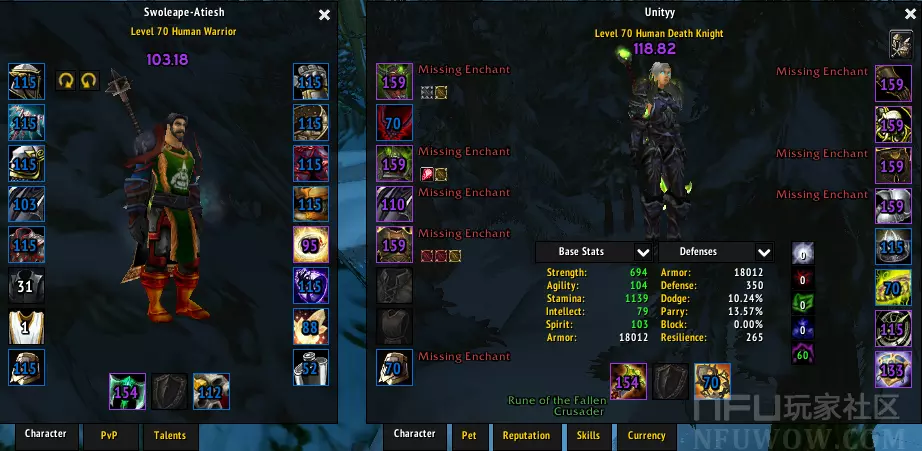Open the Pet tab
The height and width of the screenshot is (451, 922).
click(x=469, y=435)
